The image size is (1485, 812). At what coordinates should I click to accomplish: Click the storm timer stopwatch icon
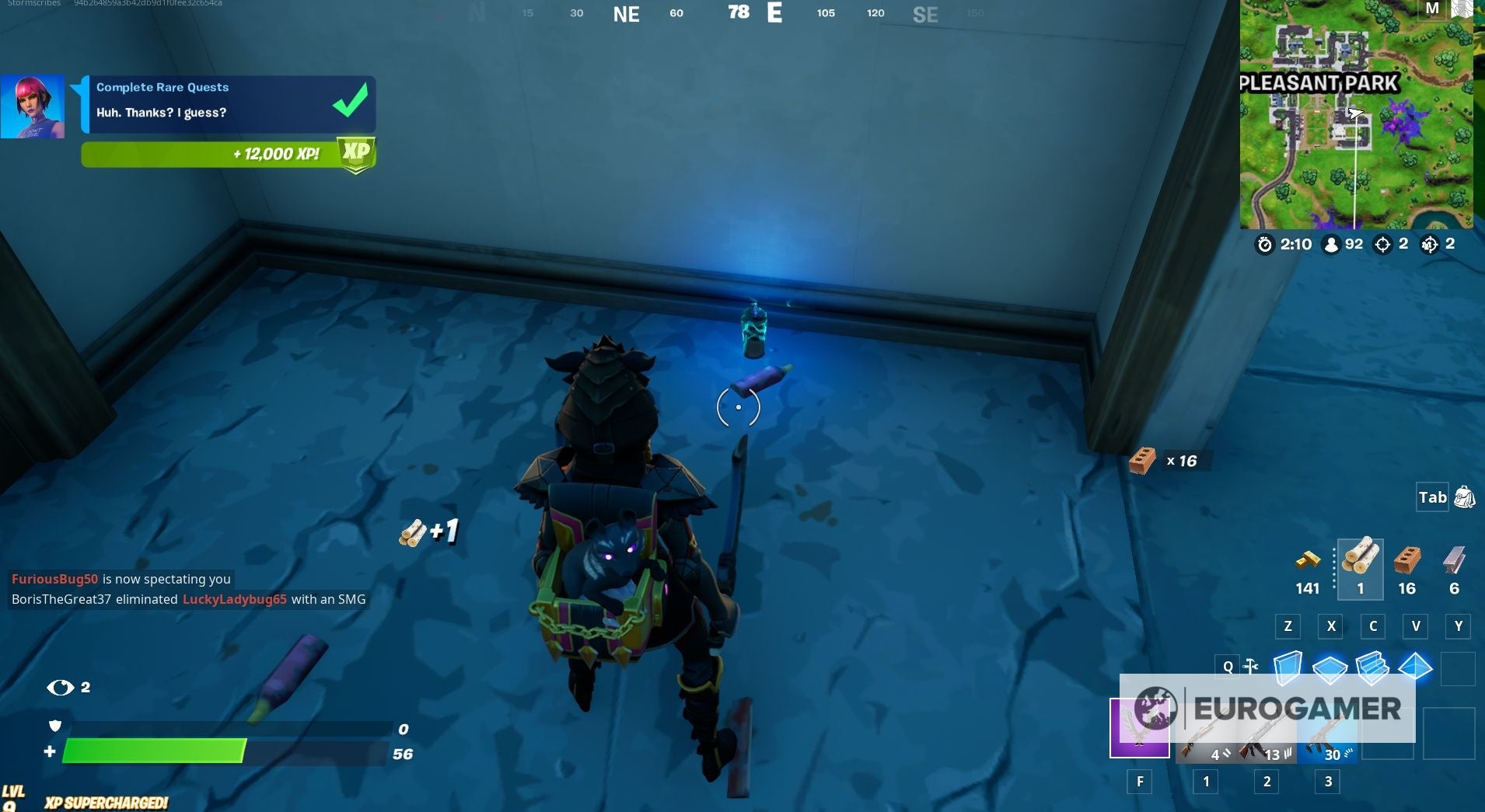click(x=1266, y=245)
